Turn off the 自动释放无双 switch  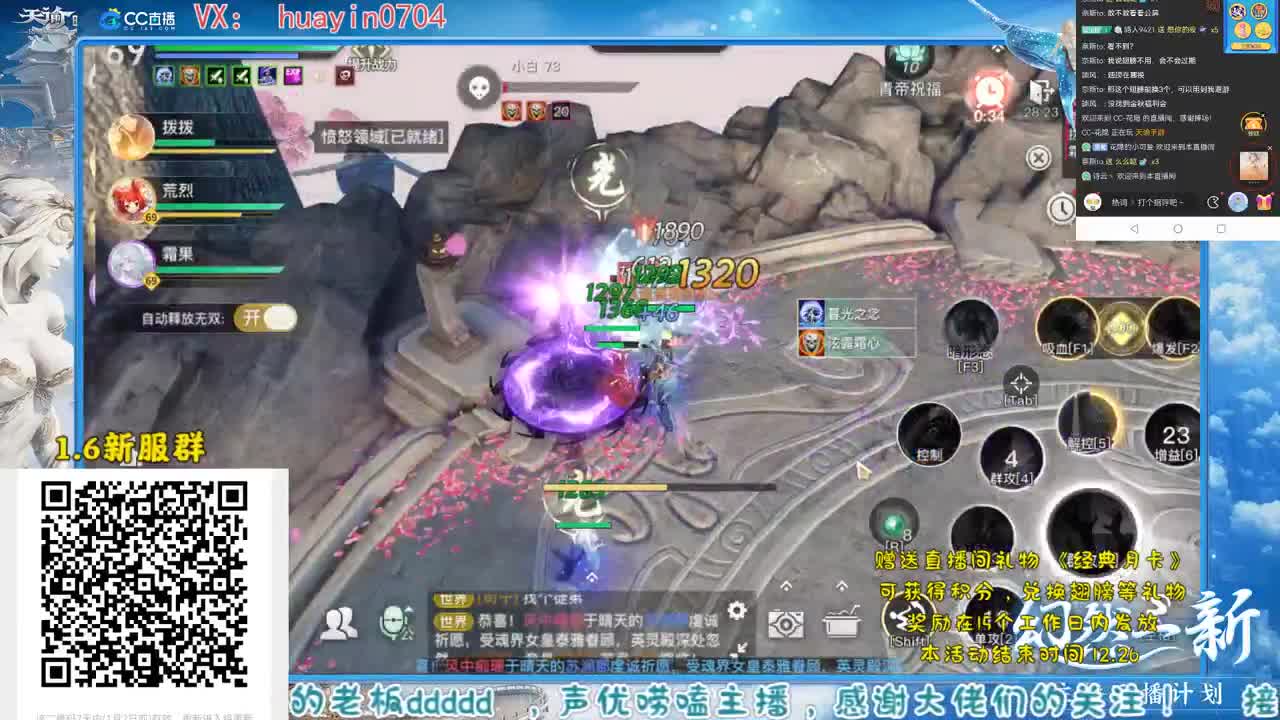tap(264, 317)
